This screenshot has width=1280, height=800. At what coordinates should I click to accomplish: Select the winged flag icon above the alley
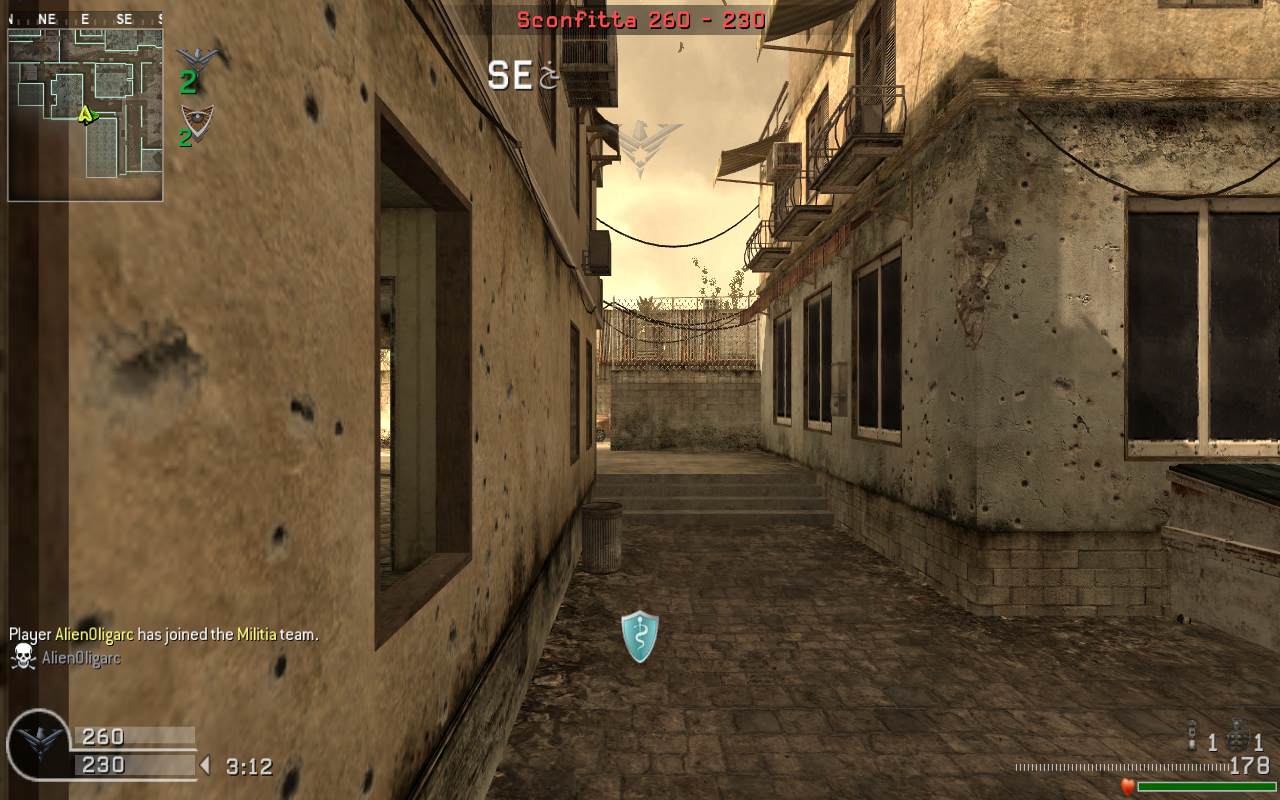click(649, 143)
